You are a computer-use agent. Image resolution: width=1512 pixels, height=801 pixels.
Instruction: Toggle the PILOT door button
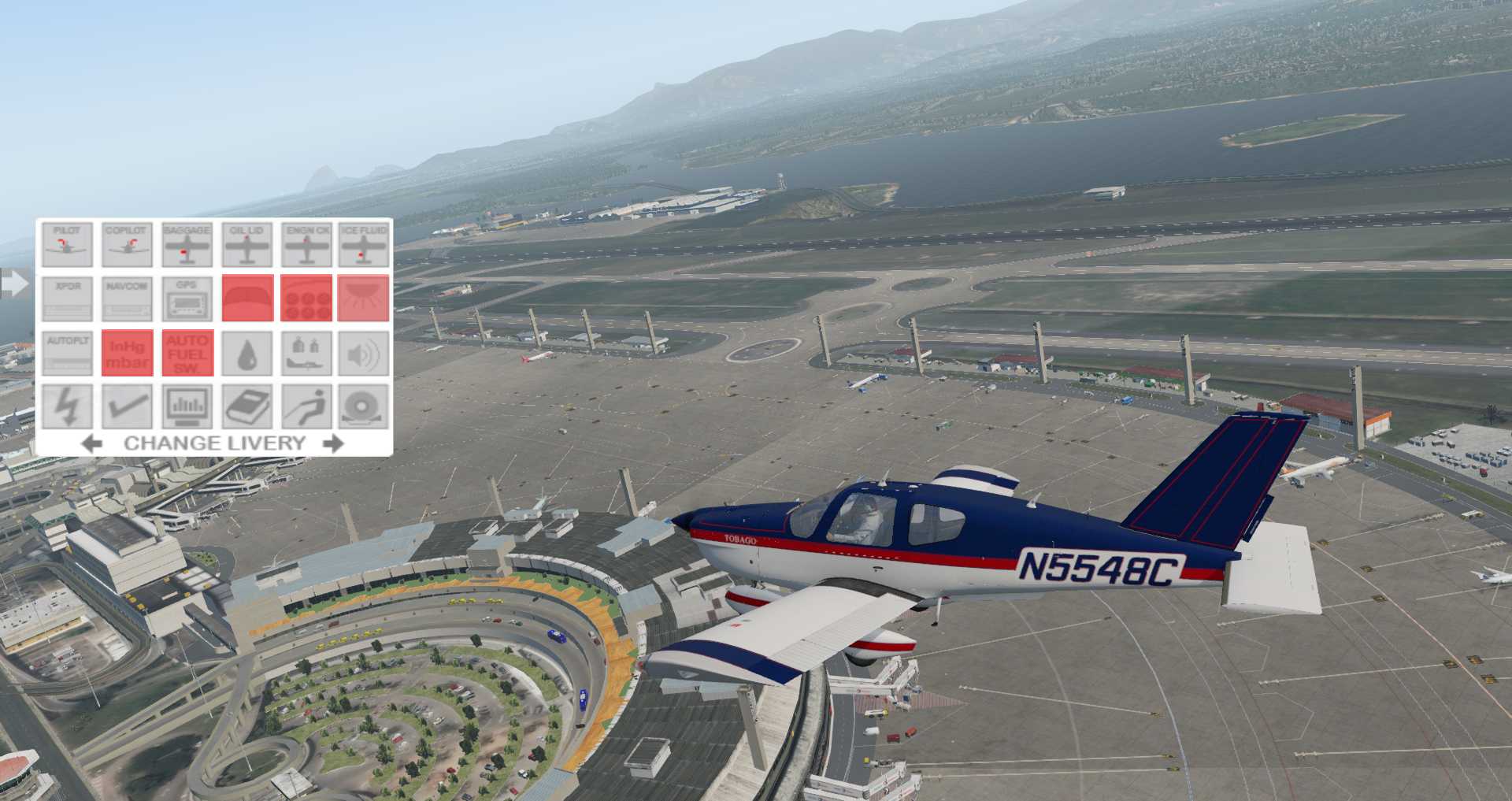click(x=67, y=244)
